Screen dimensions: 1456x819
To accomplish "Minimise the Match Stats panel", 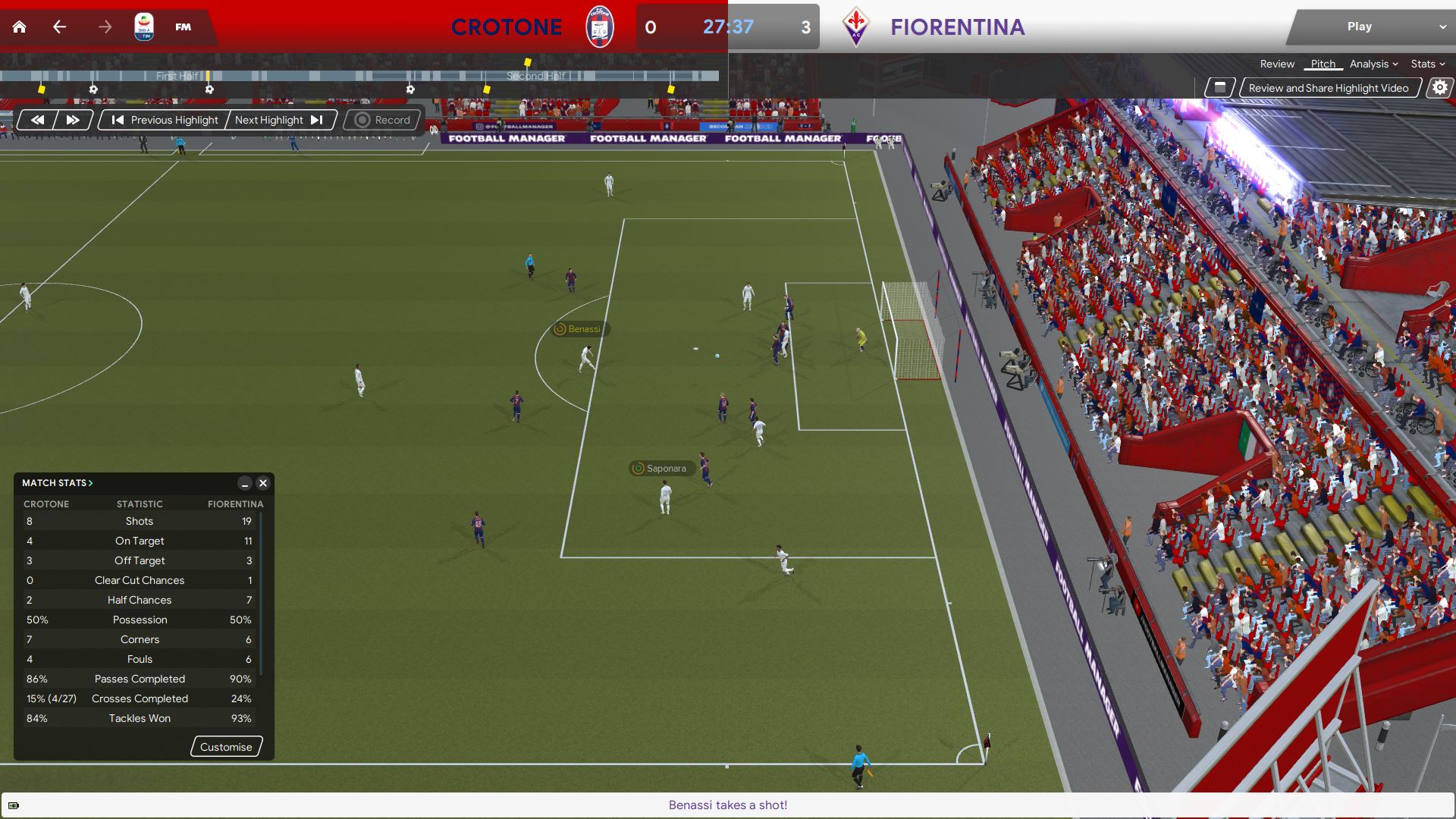I will point(244,483).
